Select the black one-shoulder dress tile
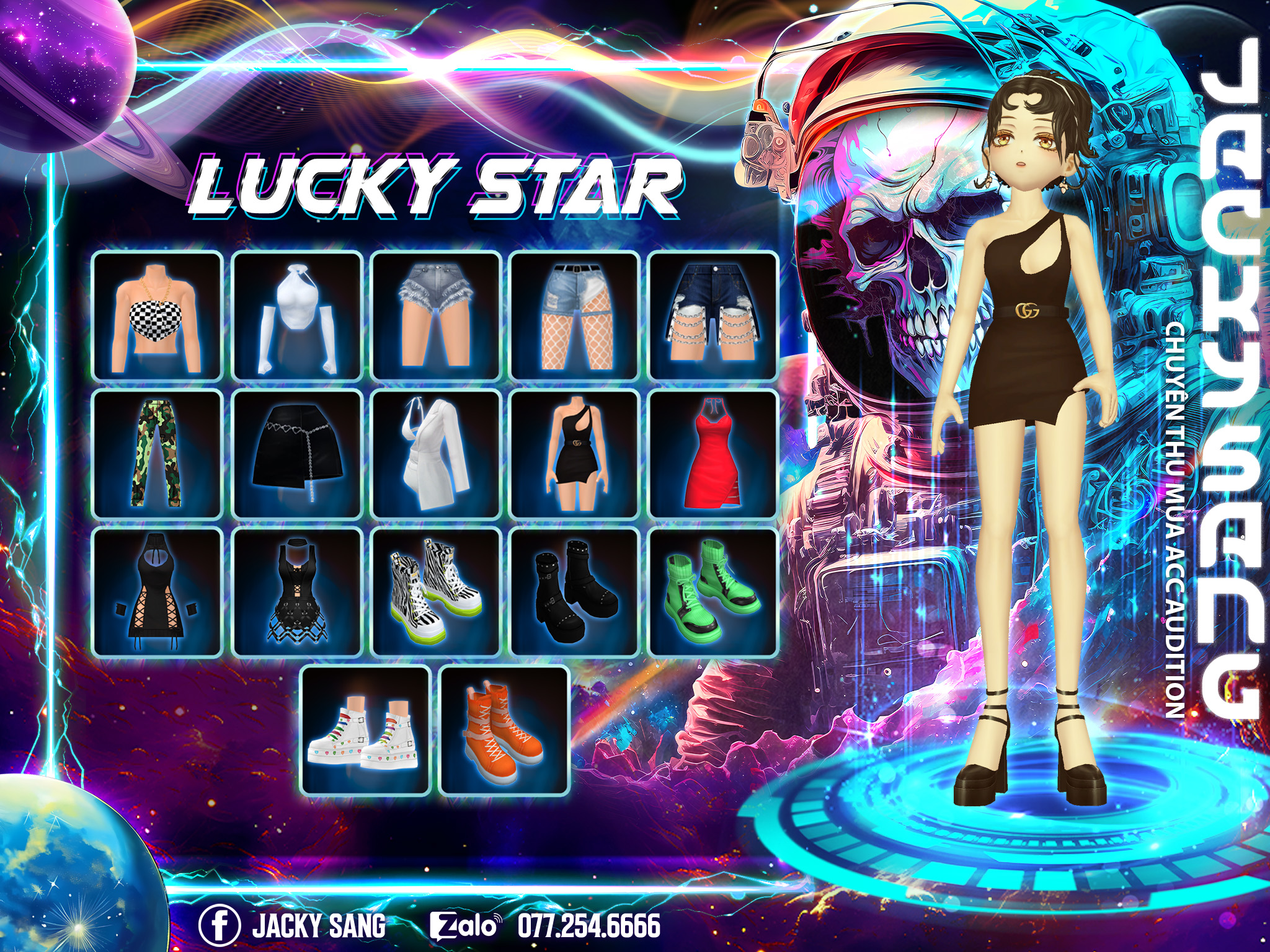The height and width of the screenshot is (952, 1270). [575, 454]
